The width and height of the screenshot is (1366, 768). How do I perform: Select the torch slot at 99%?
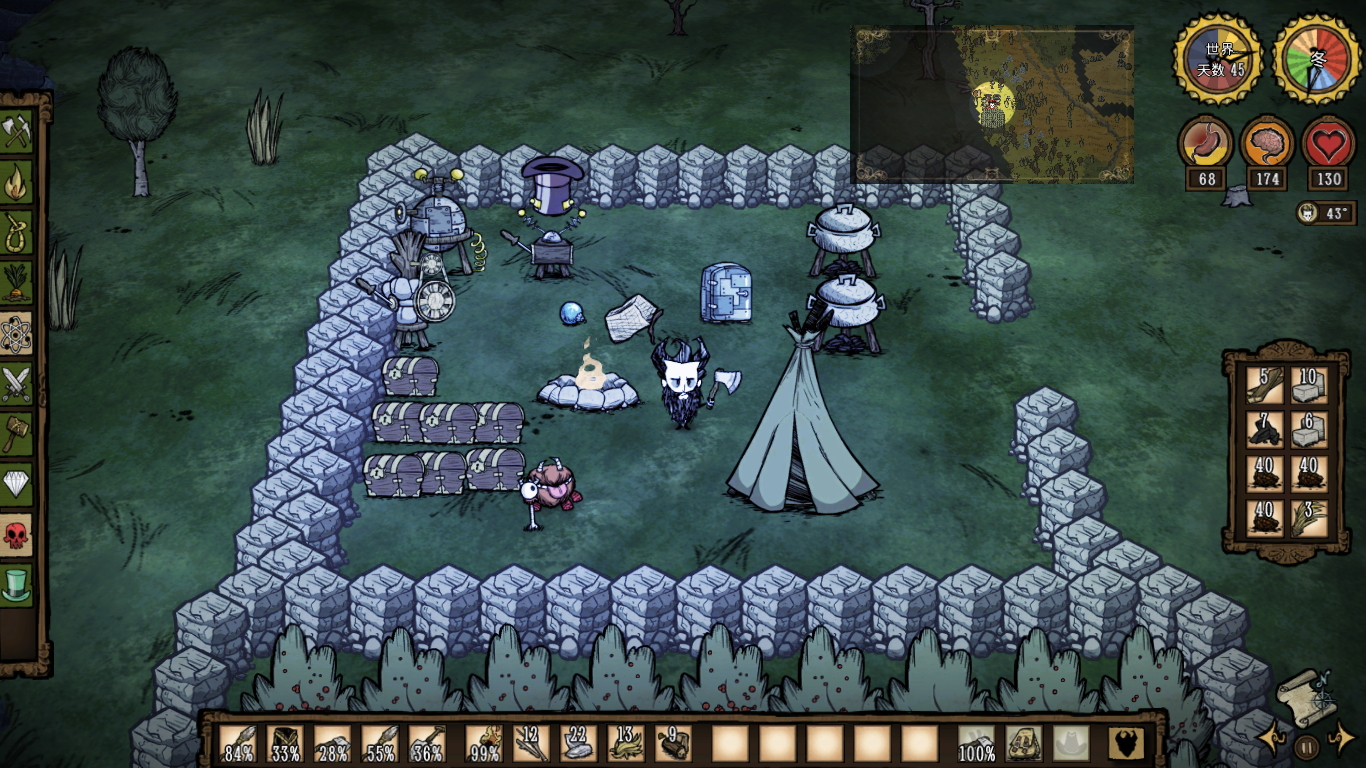pos(484,744)
